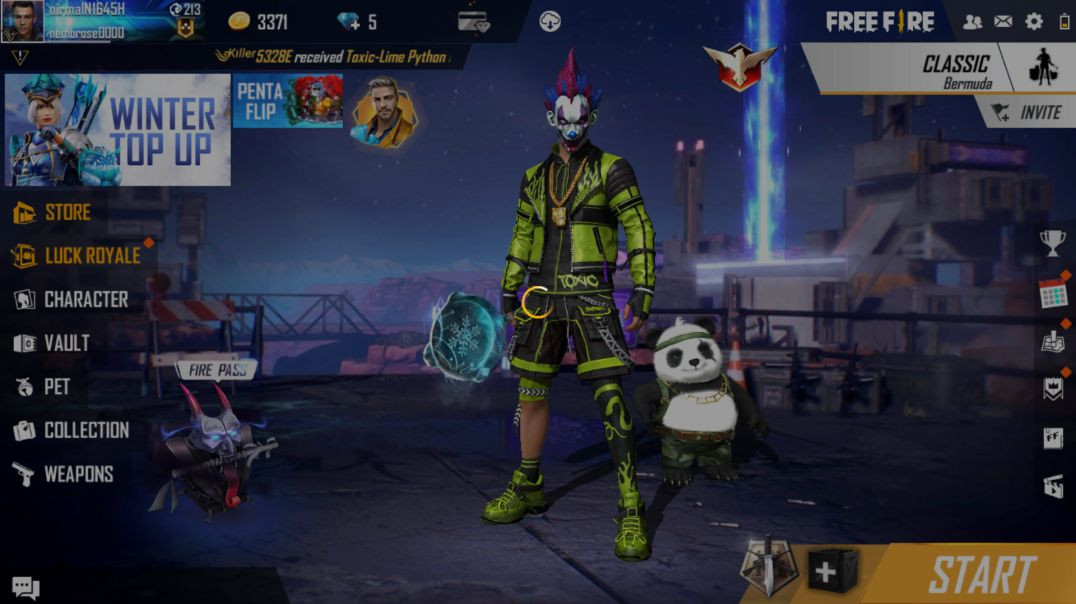Open the friends list icon
The width and height of the screenshot is (1076, 604).
coord(972,21)
